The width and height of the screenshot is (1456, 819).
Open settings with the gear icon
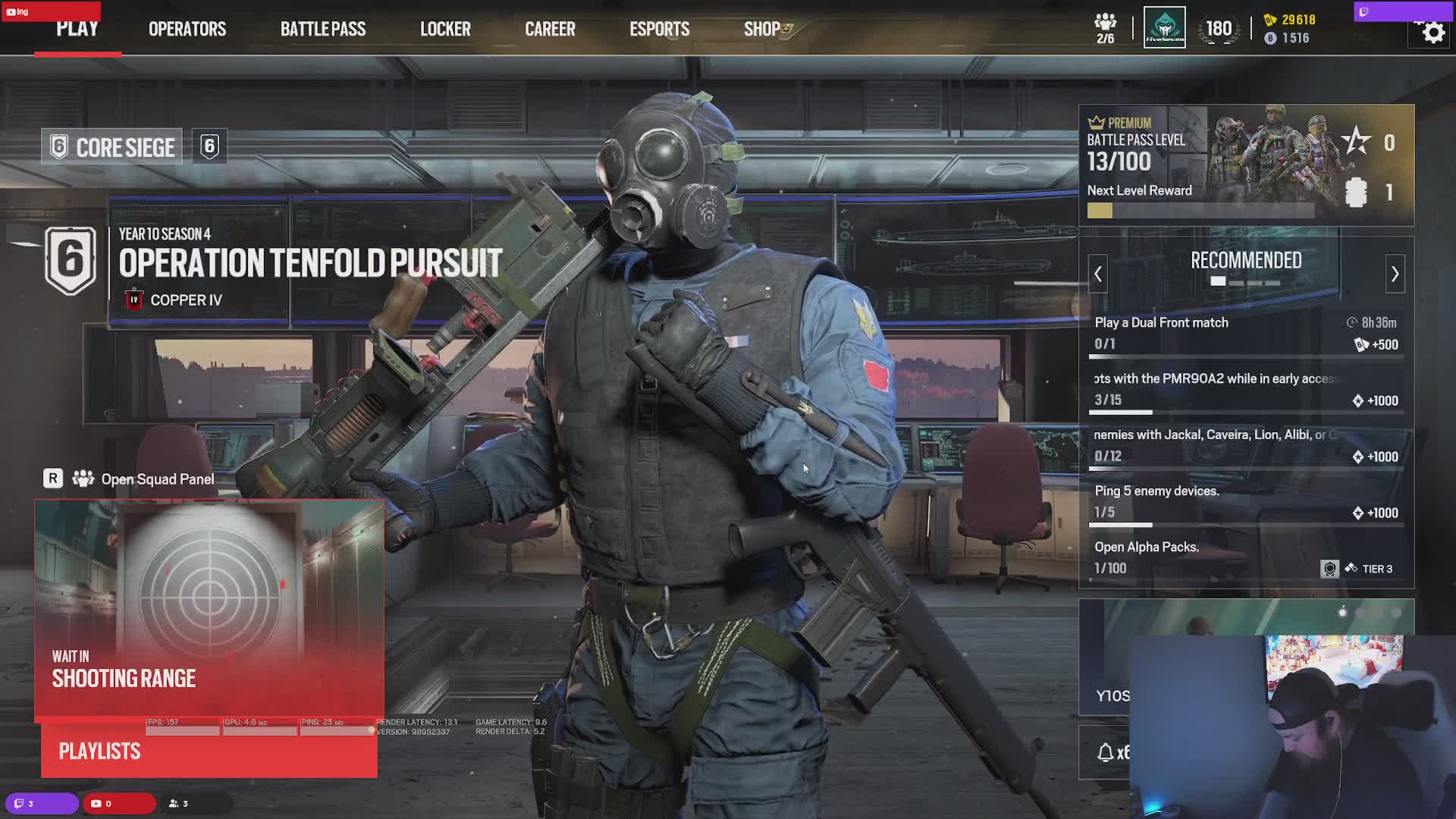[1432, 33]
